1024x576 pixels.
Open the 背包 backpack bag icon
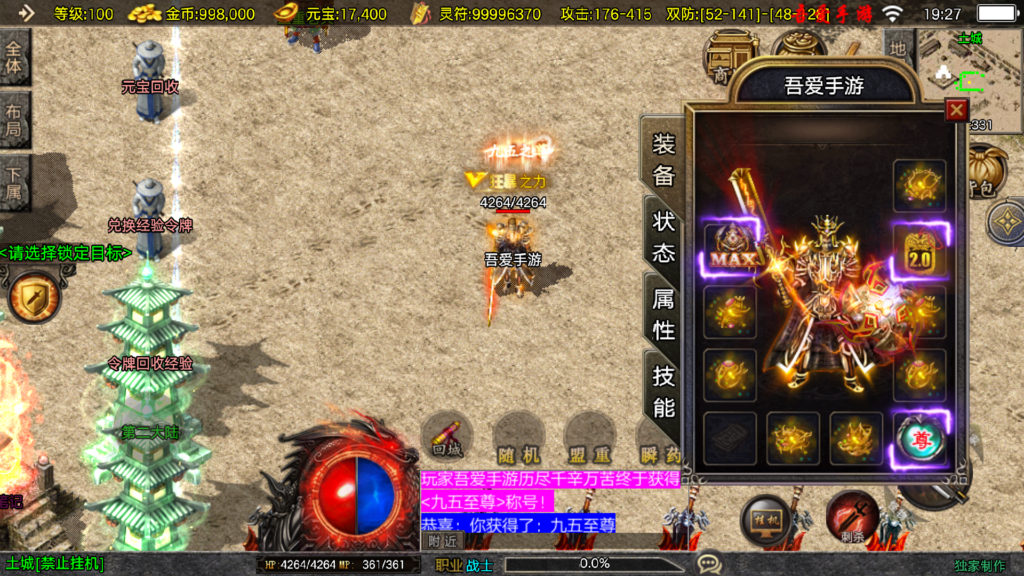[x=985, y=172]
